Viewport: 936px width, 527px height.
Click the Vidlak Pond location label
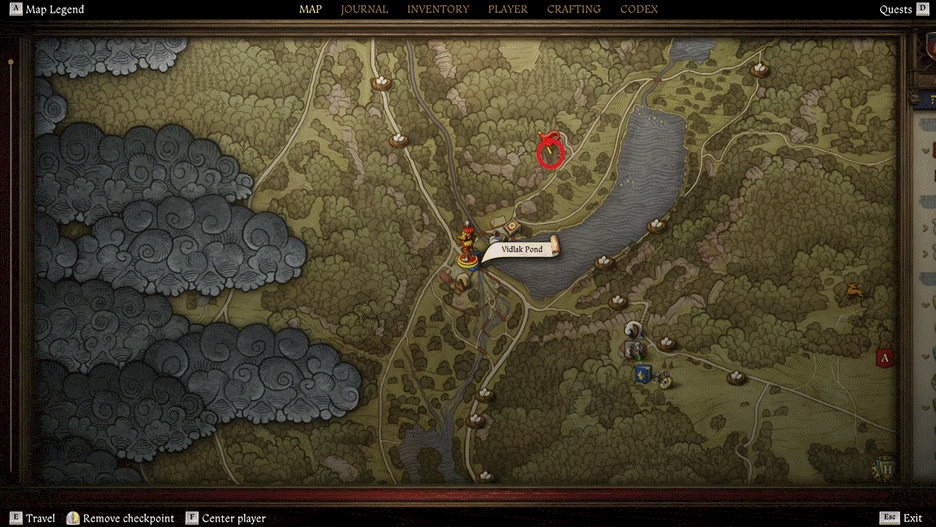point(522,249)
